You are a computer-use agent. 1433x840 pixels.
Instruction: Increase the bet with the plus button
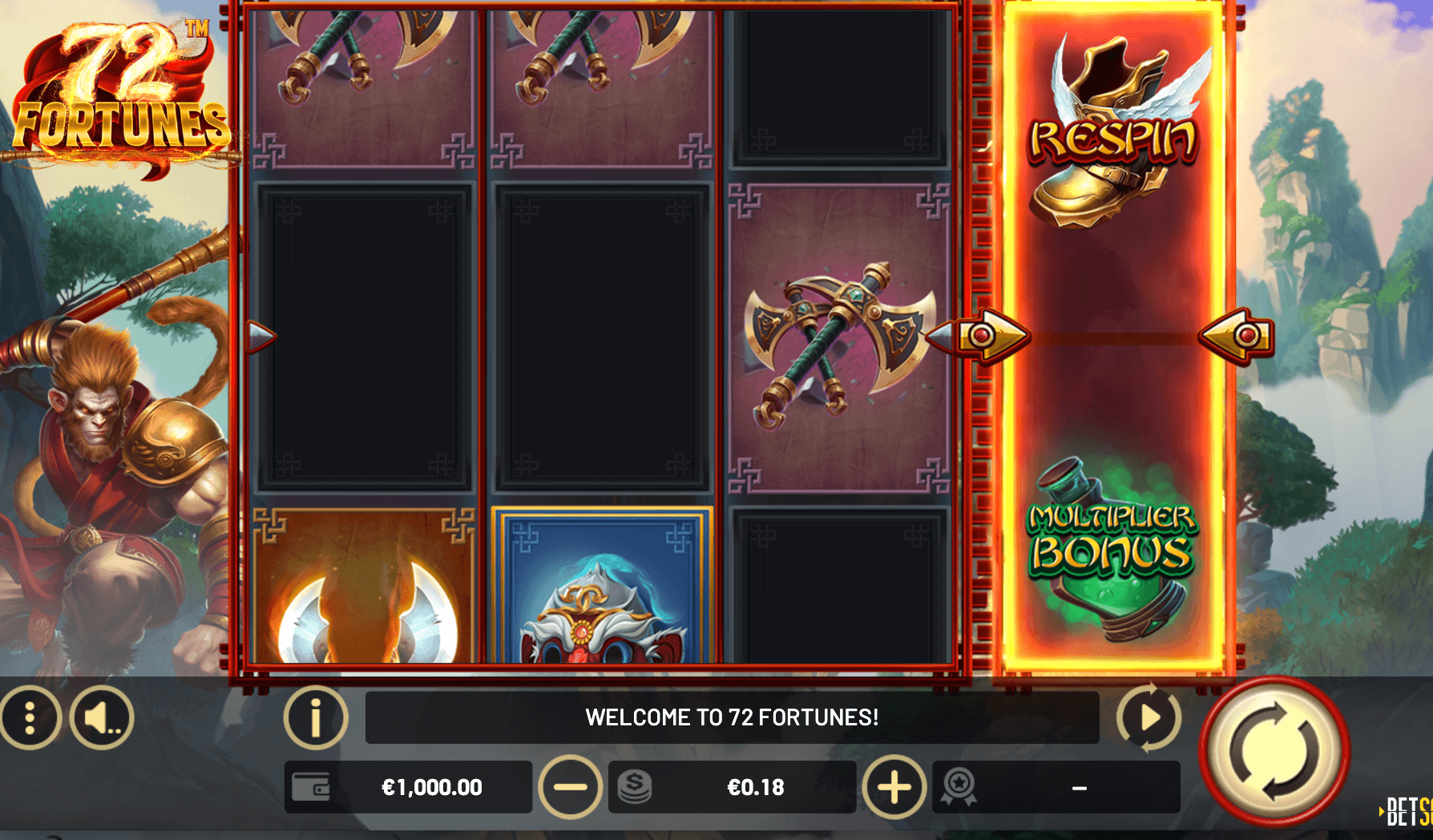(x=894, y=787)
